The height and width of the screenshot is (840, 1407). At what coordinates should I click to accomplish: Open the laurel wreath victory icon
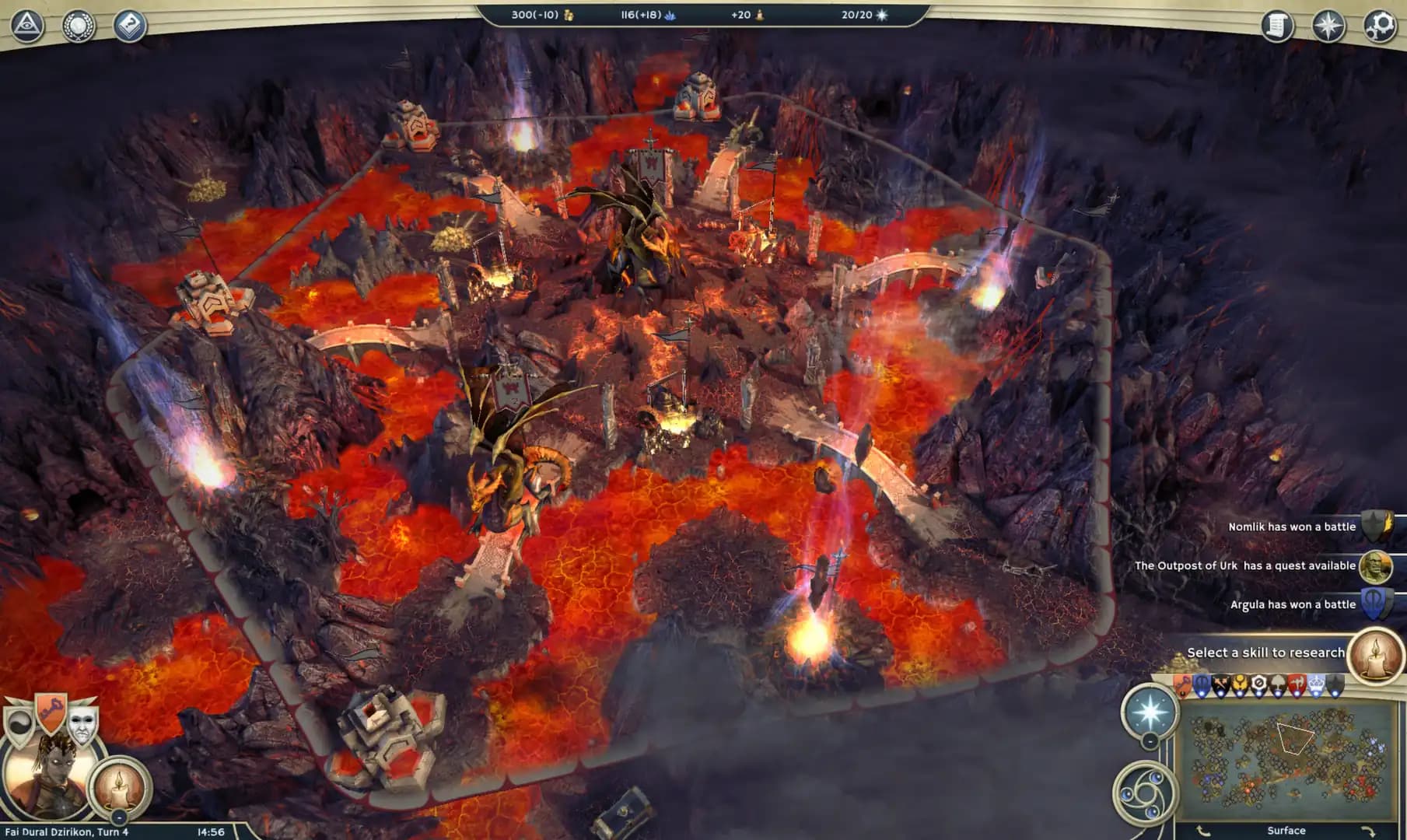pyautogui.click(x=78, y=26)
